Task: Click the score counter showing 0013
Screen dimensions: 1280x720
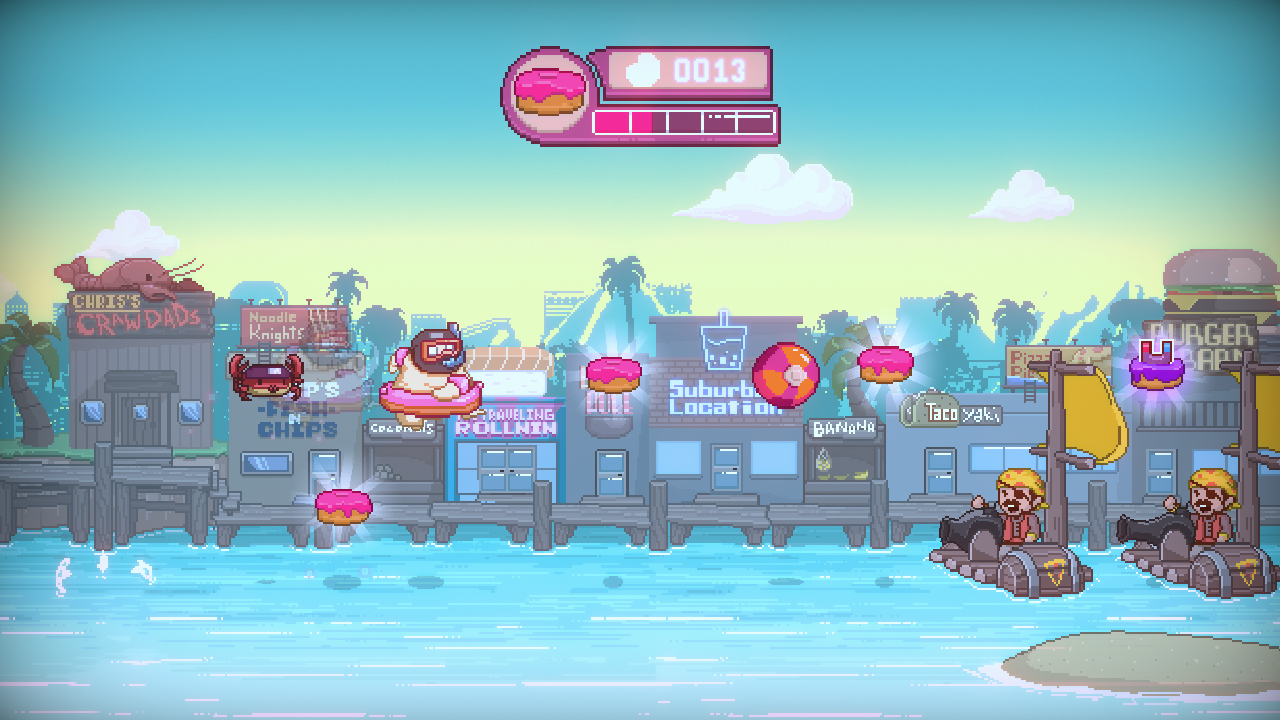Action: tap(710, 68)
